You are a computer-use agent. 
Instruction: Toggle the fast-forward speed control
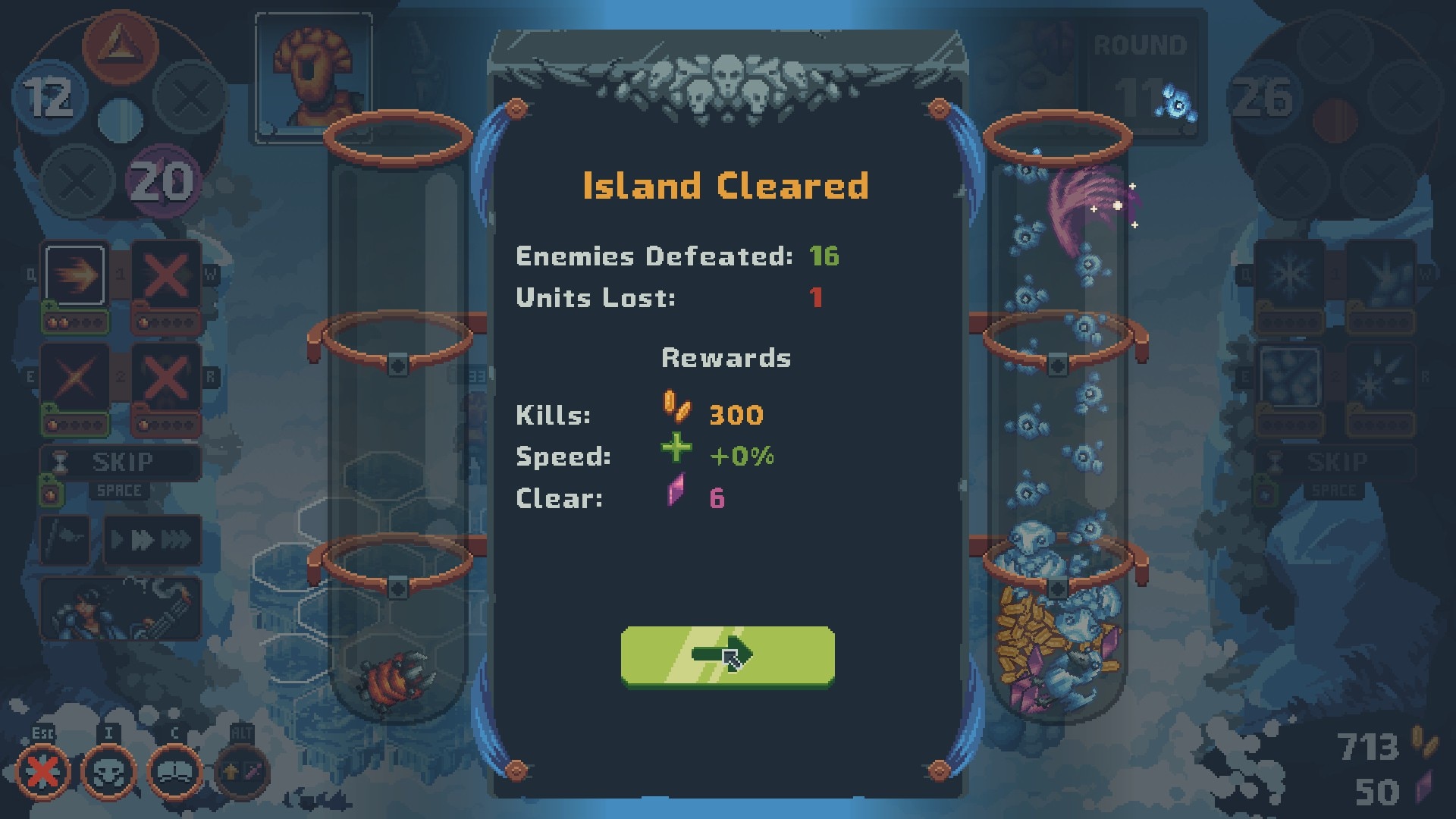[152, 540]
